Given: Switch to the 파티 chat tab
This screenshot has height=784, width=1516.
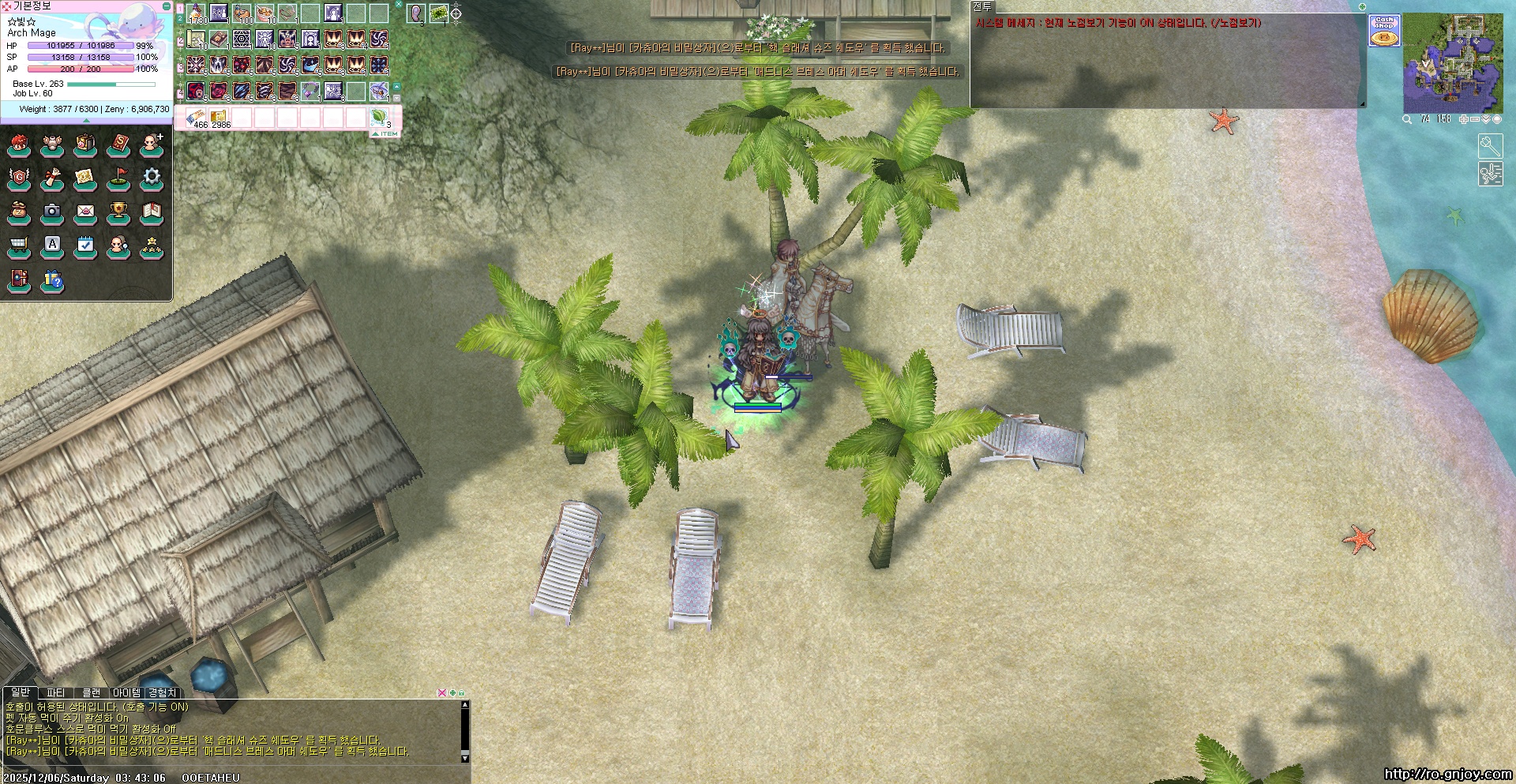Looking at the screenshot, I should pos(55,693).
